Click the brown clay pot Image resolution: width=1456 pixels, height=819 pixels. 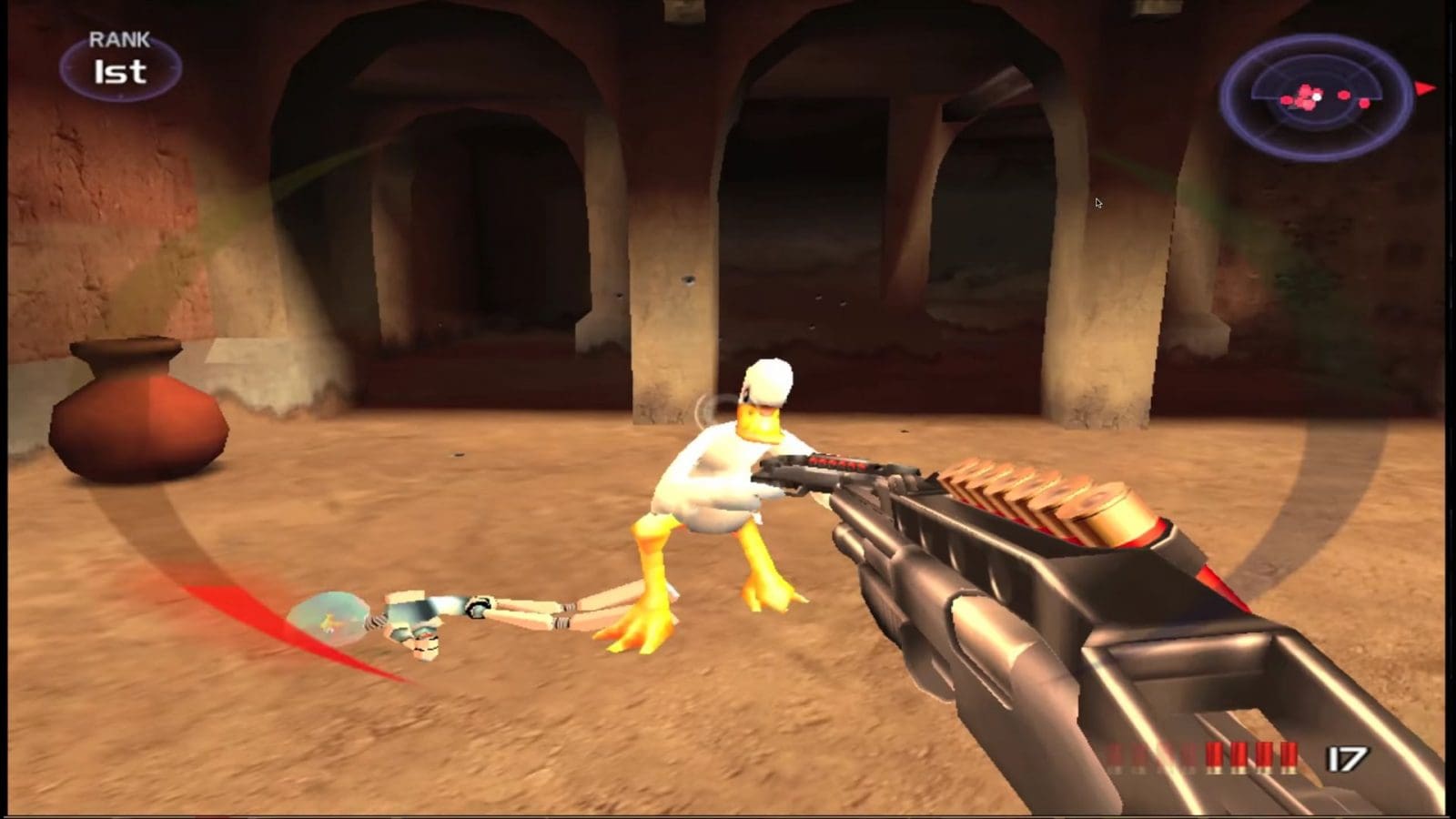click(136, 419)
